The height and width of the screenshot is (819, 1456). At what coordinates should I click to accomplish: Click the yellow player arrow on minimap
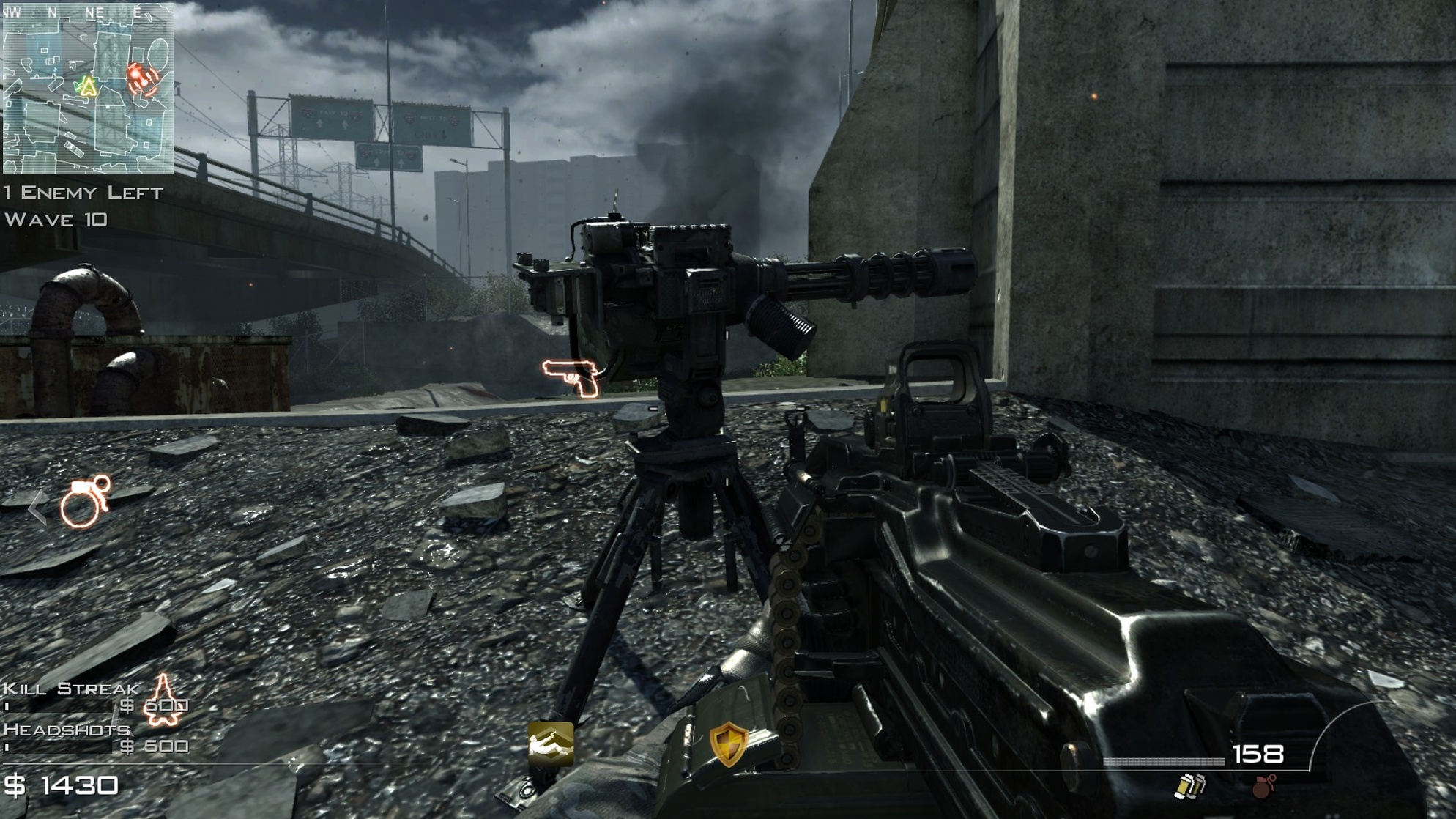89,87
